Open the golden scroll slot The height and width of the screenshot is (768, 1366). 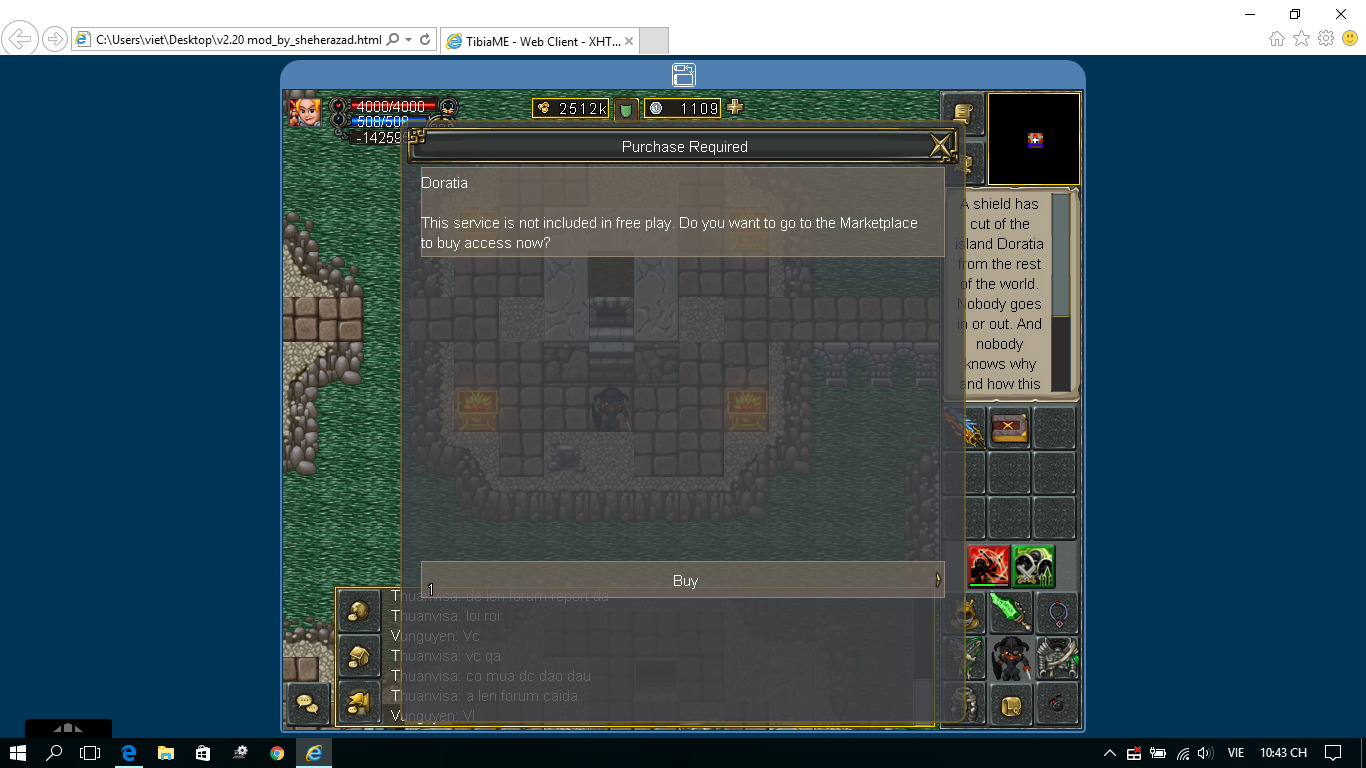pos(1010,705)
